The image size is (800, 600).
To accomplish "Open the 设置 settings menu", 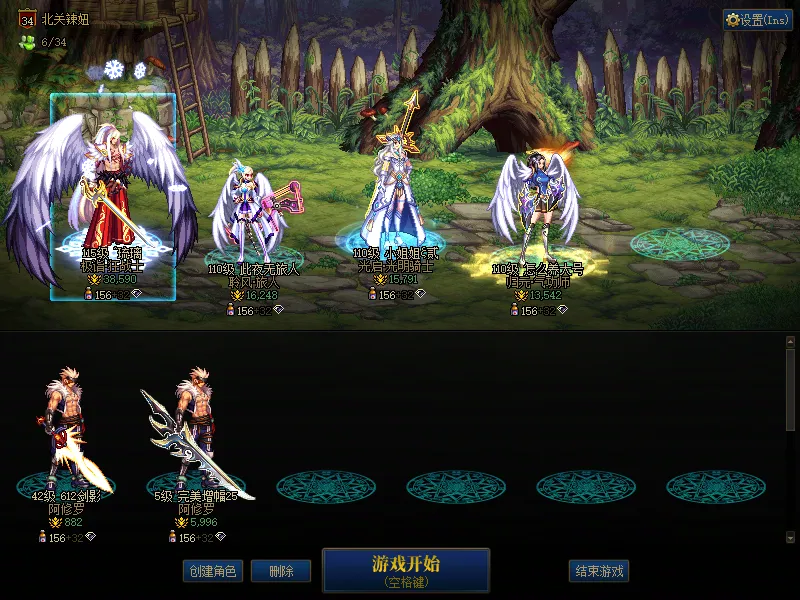I will point(757,20).
